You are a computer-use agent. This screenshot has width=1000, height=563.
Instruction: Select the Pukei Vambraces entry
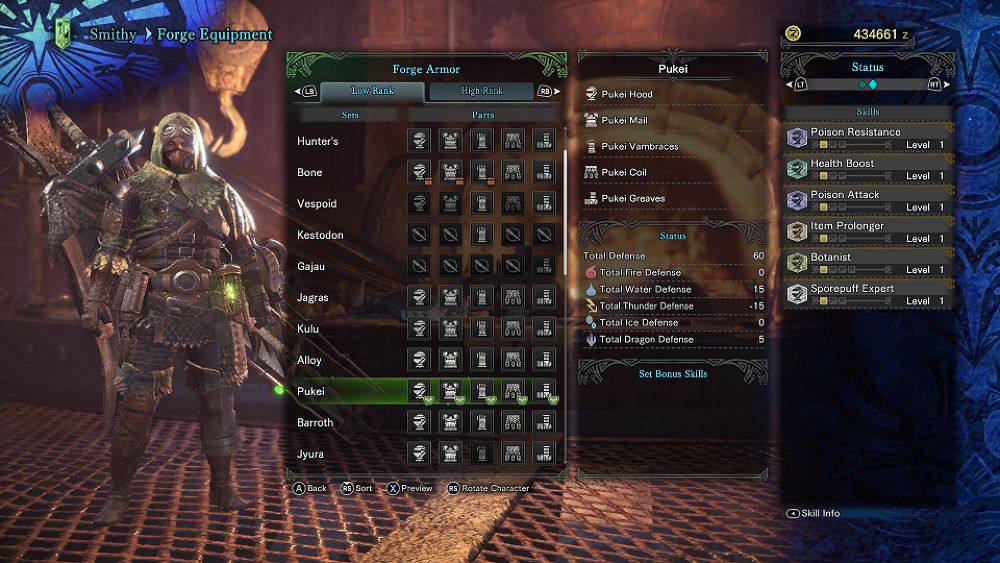pyautogui.click(x=639, y=147)
